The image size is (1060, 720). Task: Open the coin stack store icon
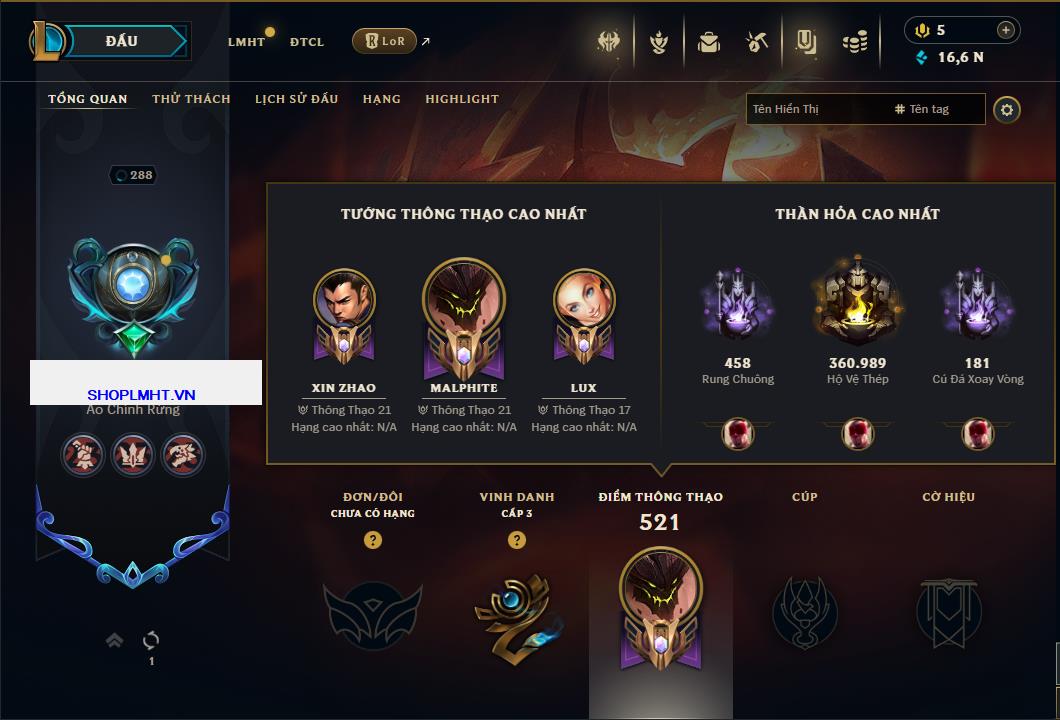pos(854,42)
